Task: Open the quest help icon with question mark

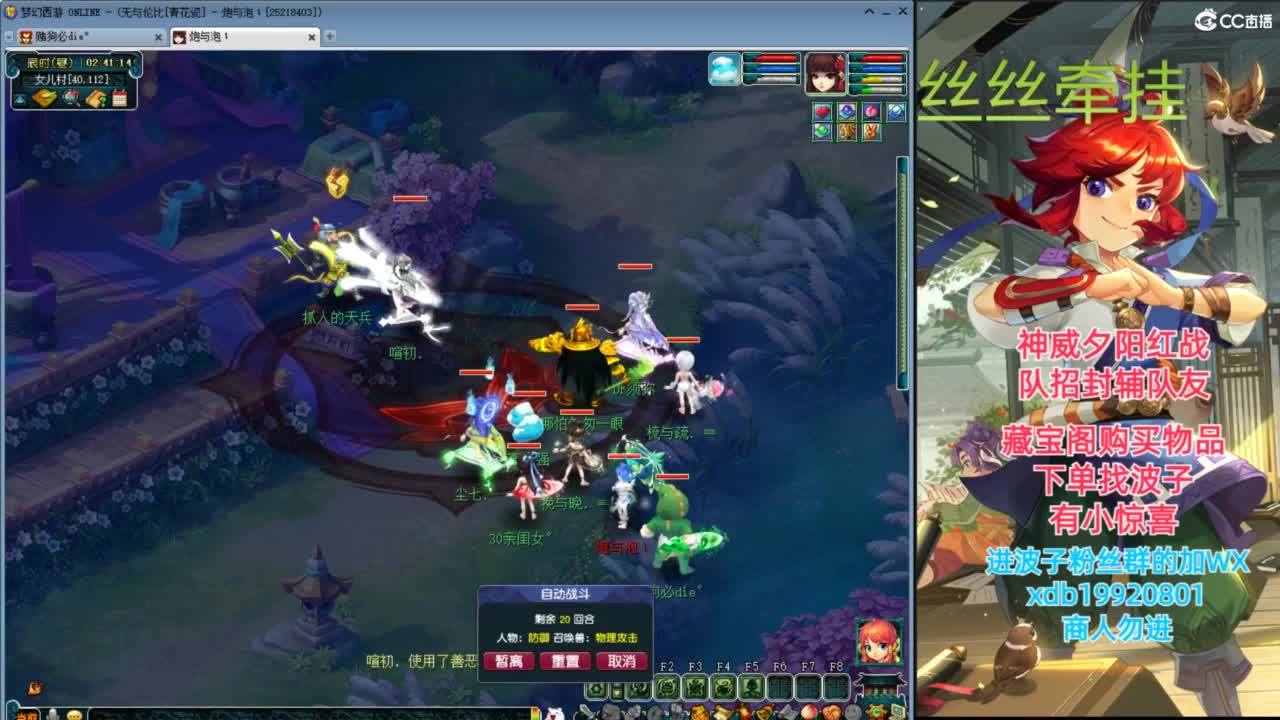Action: tap(95, 98)
